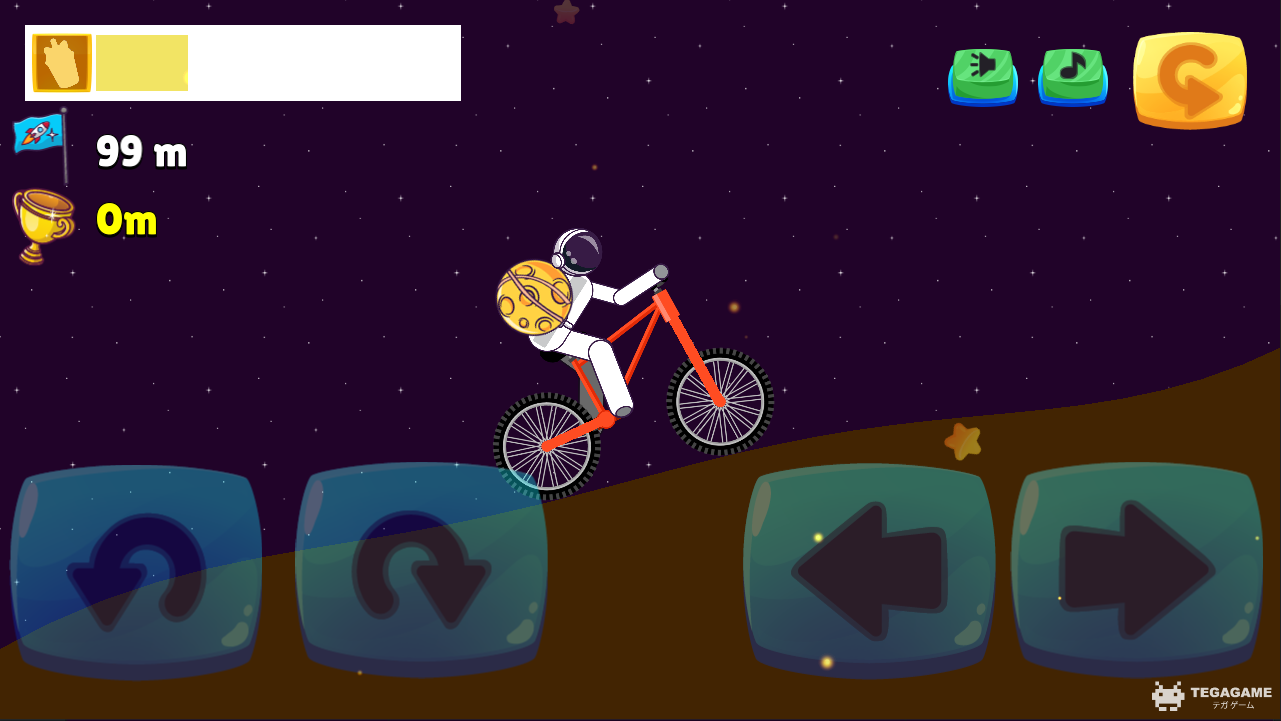1281x721 pixels.
Task: Click the TEGAGAME invader logo
Action: click(x=1166, y=694)
